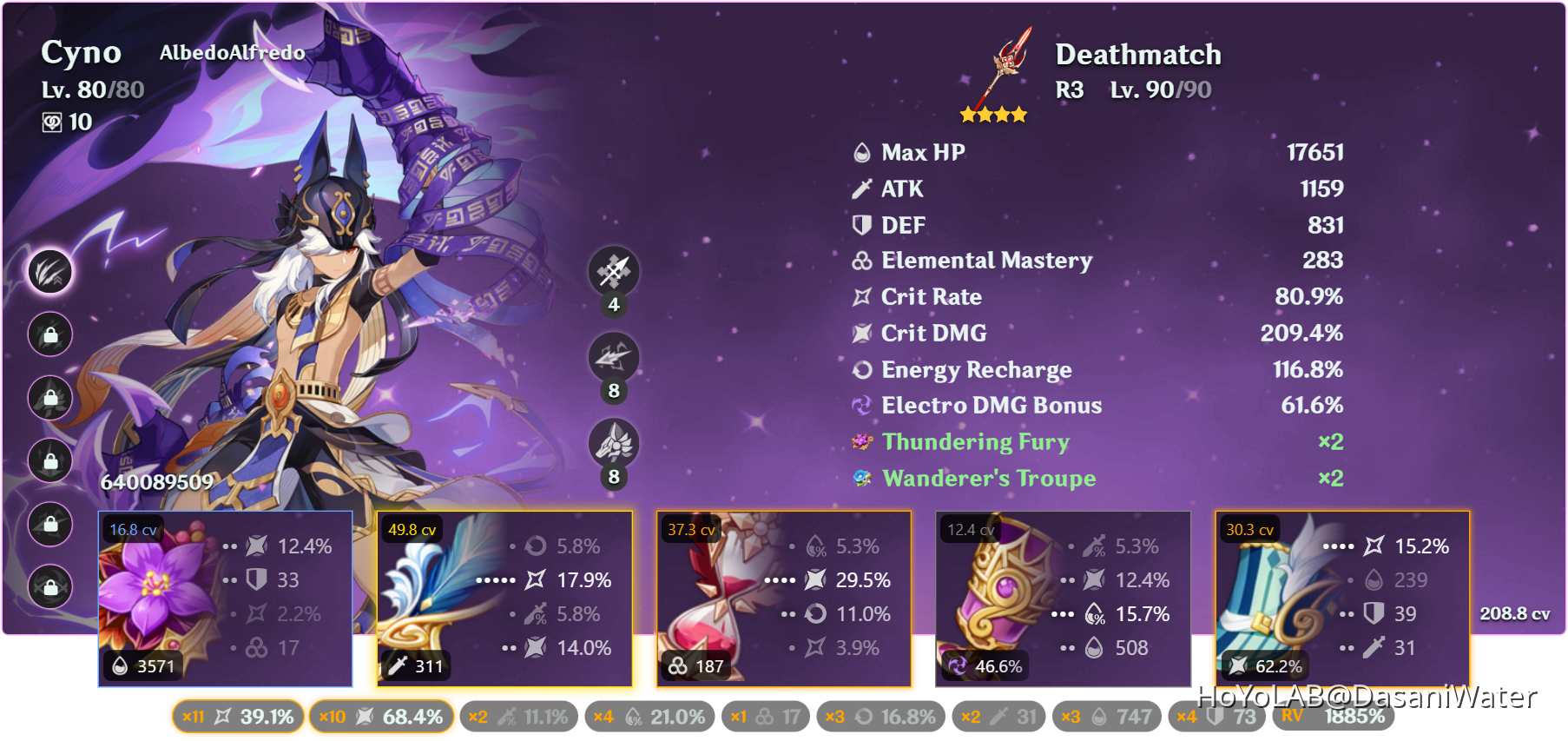Click the friendship level 10 icon
The height and width of the screenshot is (741, 1568).
(x=52, y=122)
